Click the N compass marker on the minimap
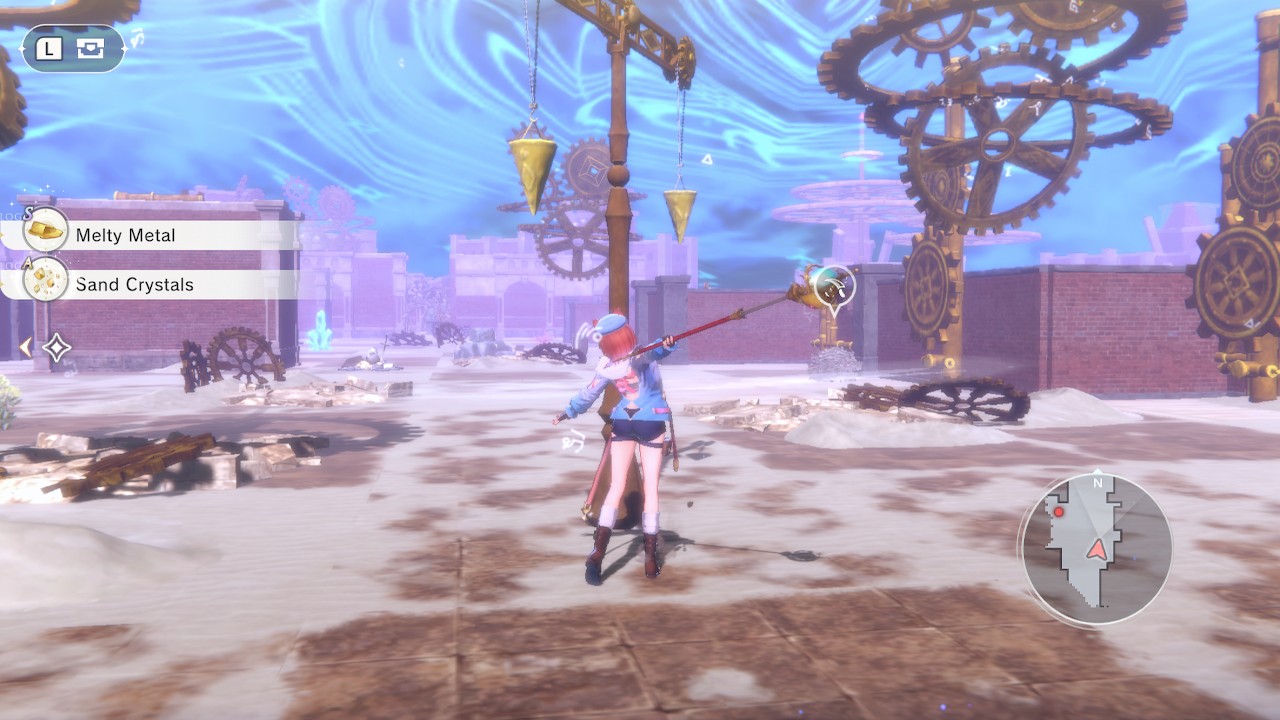 tap(1098, 482)
